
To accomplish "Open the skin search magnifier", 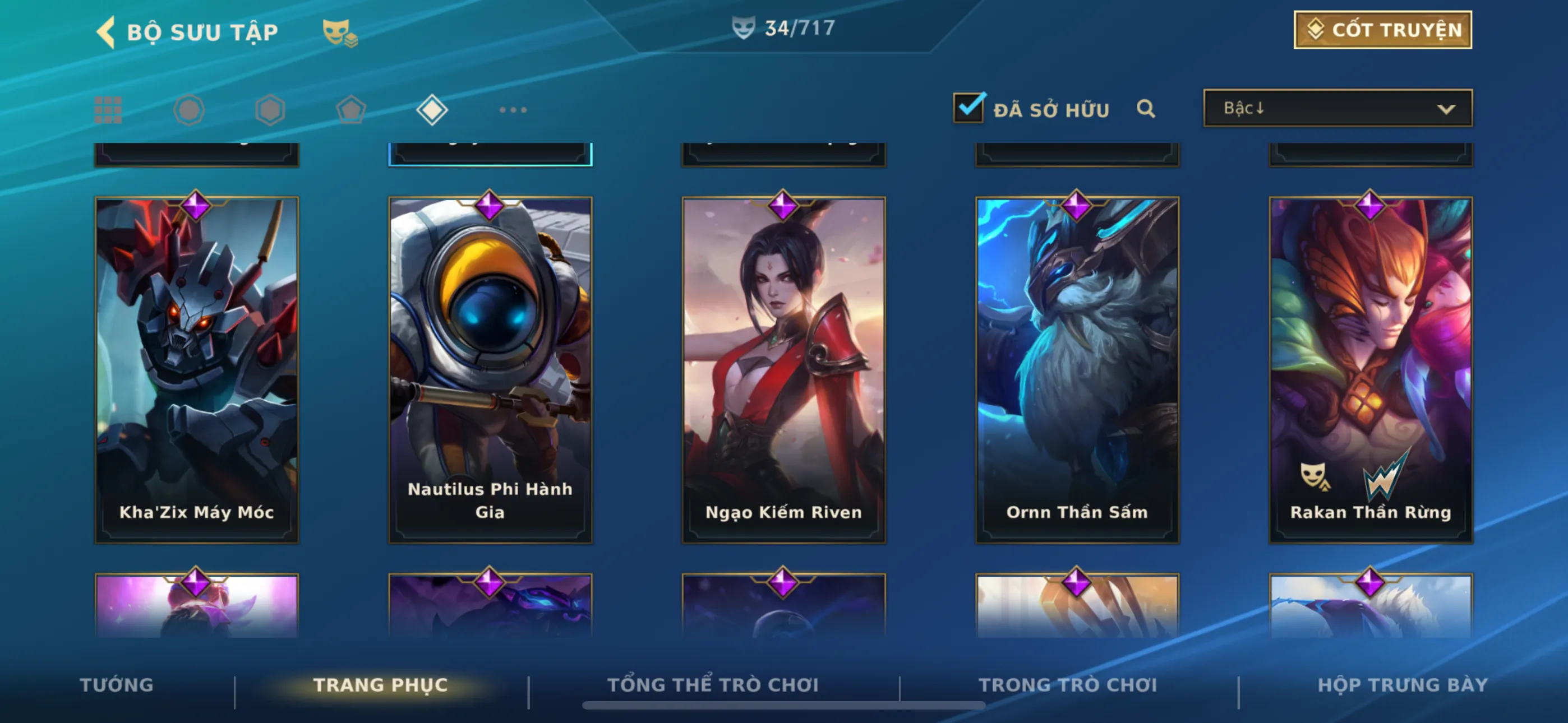I will (x=1146, y=109).
